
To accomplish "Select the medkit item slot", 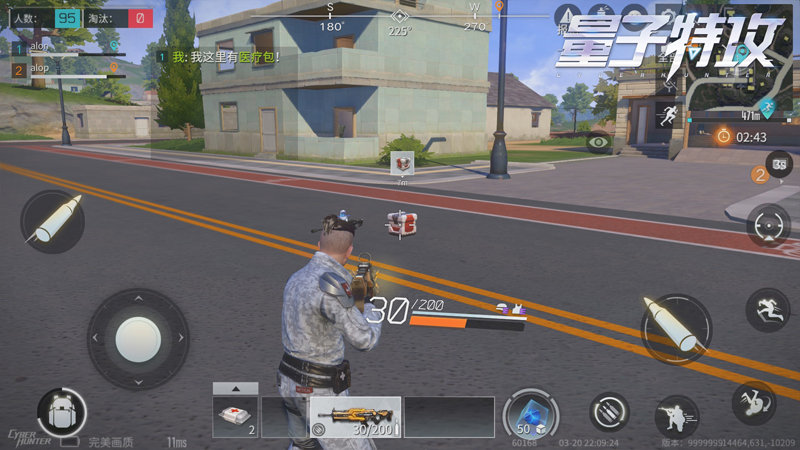I will tap(235, 417).
